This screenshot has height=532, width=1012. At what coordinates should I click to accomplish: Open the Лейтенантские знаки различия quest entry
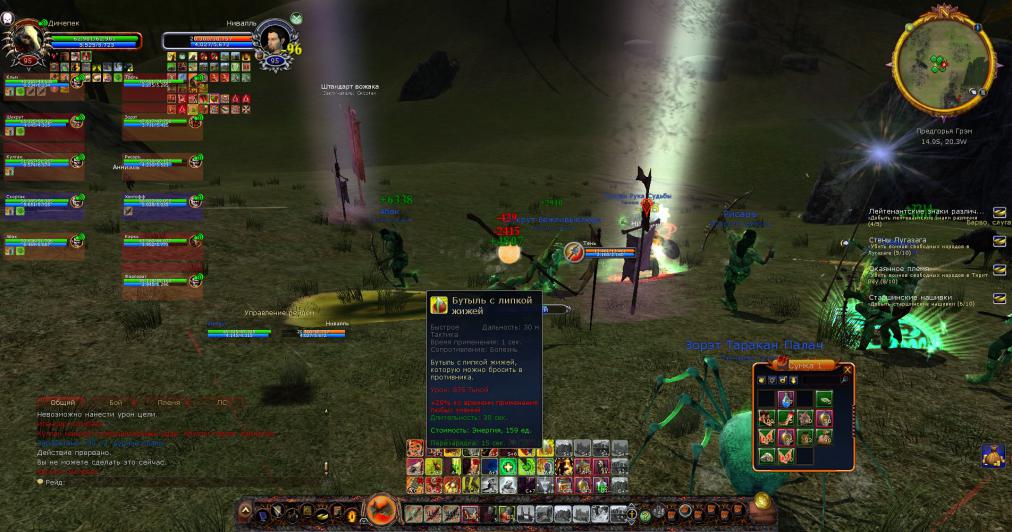pyautogui.click(x=923, y=212)
